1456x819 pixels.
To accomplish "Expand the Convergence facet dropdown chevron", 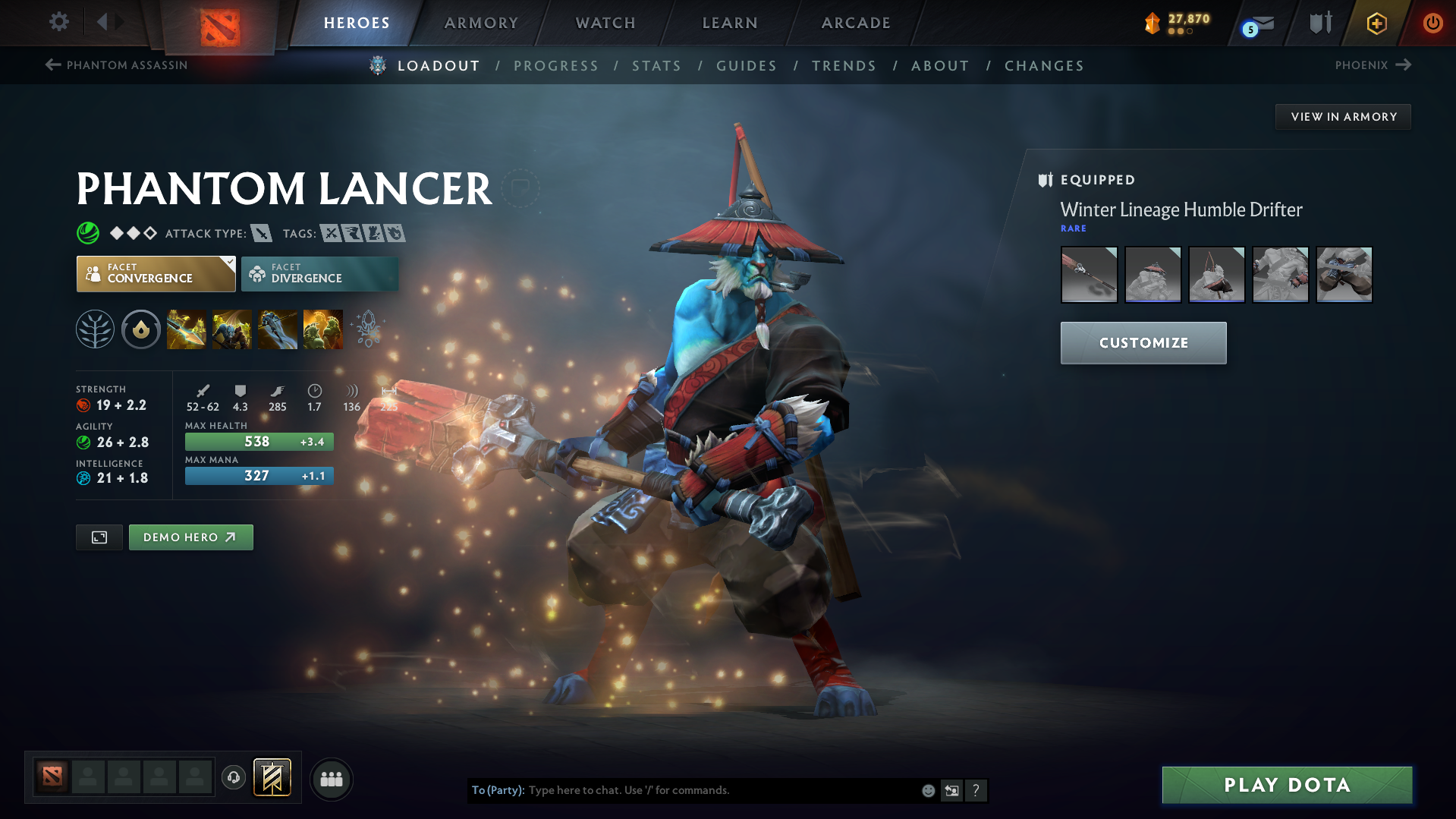I will point(229,261).
